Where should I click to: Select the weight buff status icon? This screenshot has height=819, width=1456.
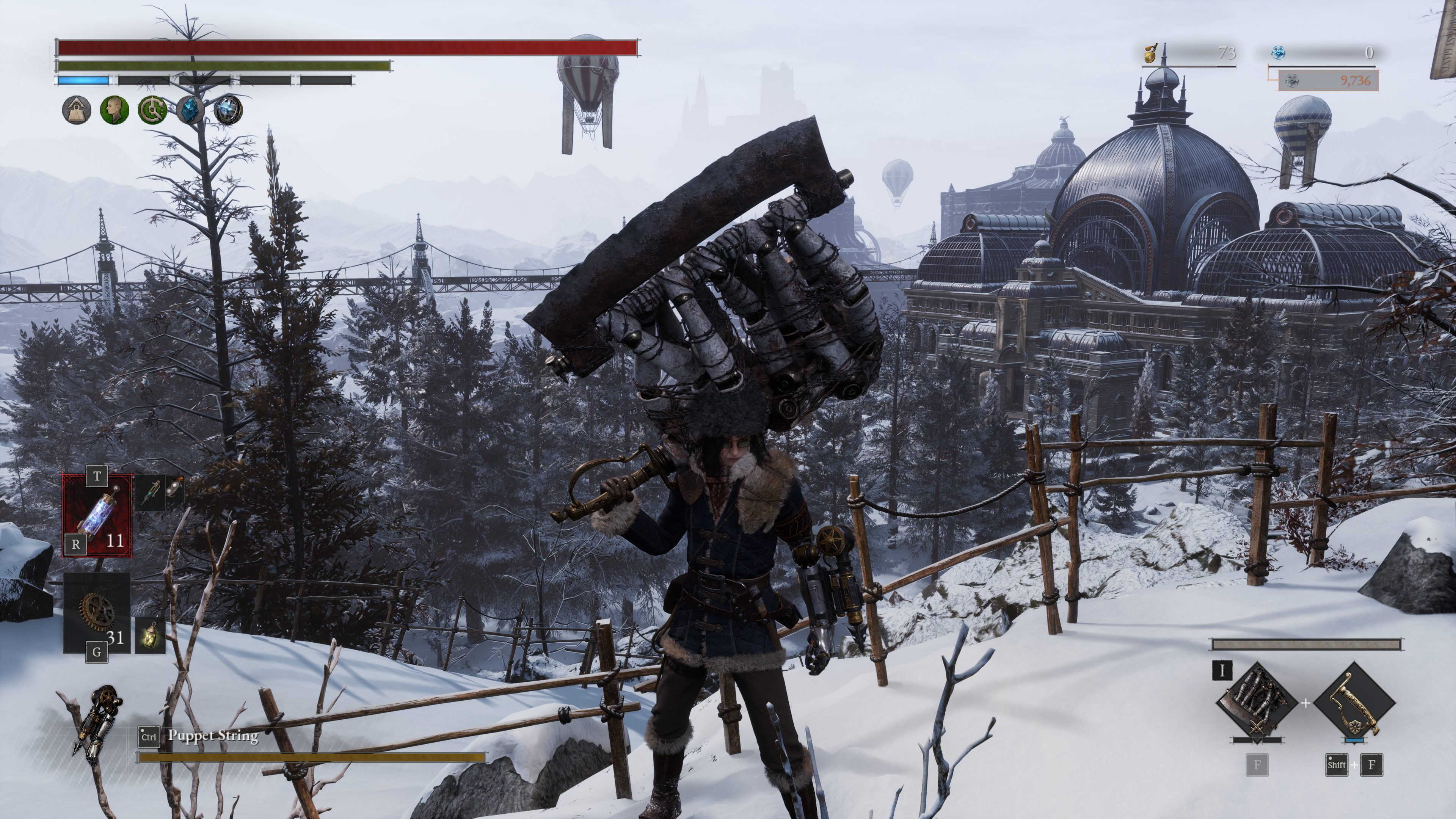point(76,110)
